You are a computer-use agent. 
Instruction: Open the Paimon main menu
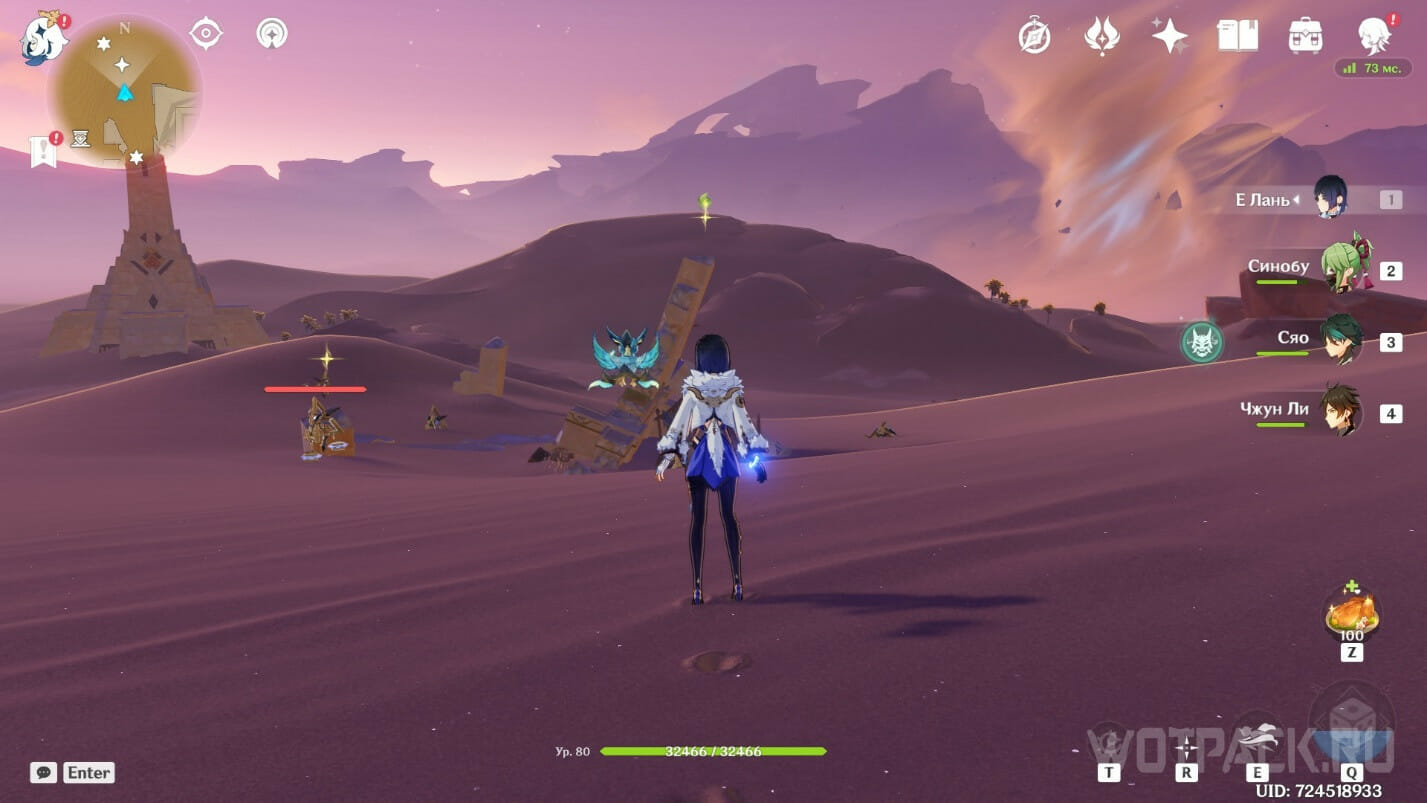tap(43, 38)
